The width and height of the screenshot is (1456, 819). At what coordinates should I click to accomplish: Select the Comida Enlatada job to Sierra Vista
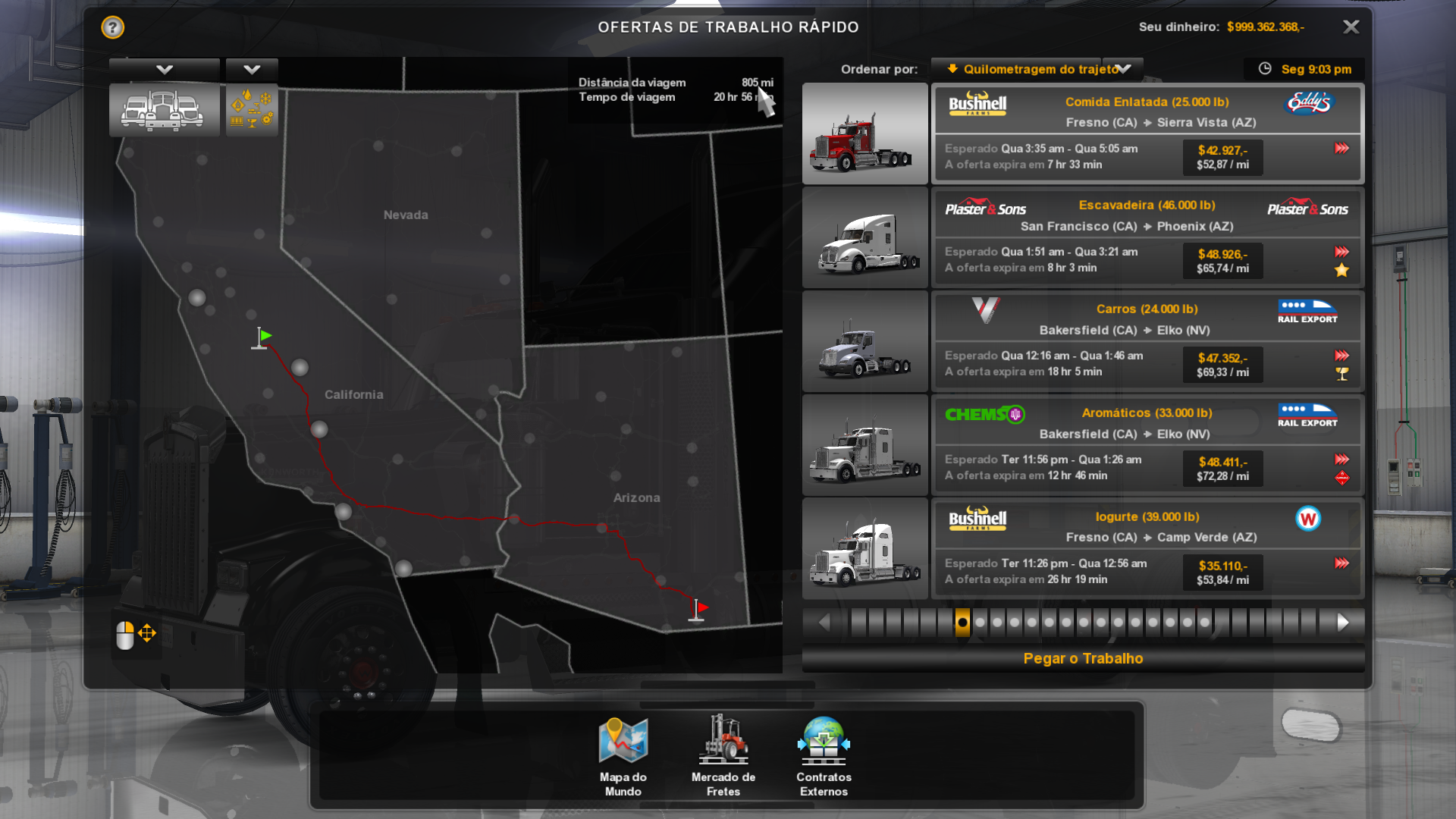(x=1147, y=133)
